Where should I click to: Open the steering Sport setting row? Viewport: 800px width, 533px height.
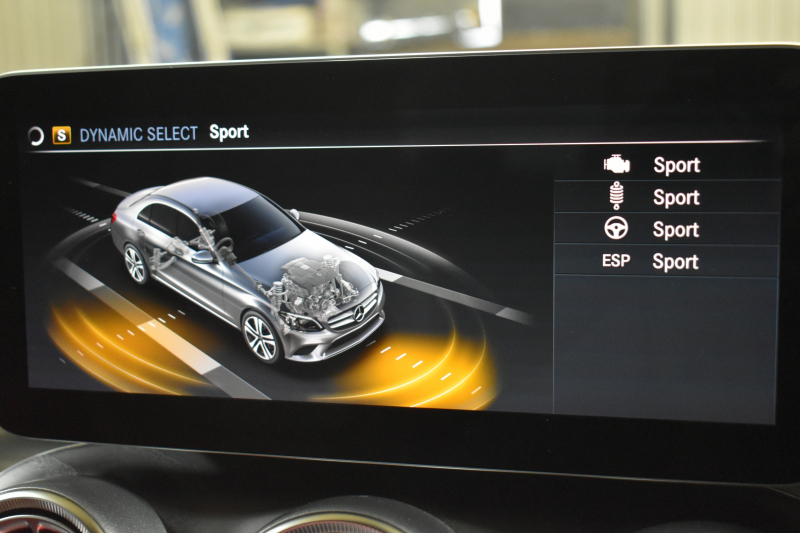click(666, 229)
